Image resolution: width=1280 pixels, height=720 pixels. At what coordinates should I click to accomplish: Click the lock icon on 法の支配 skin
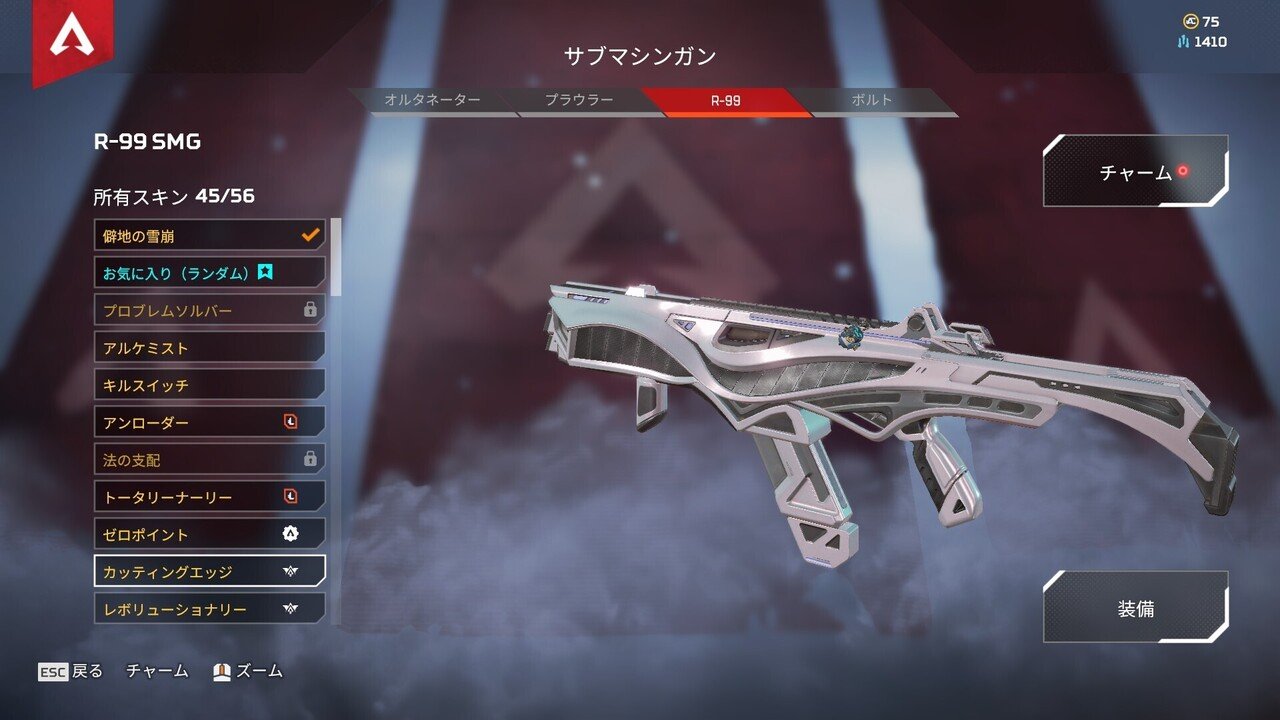tap(310, 459)
